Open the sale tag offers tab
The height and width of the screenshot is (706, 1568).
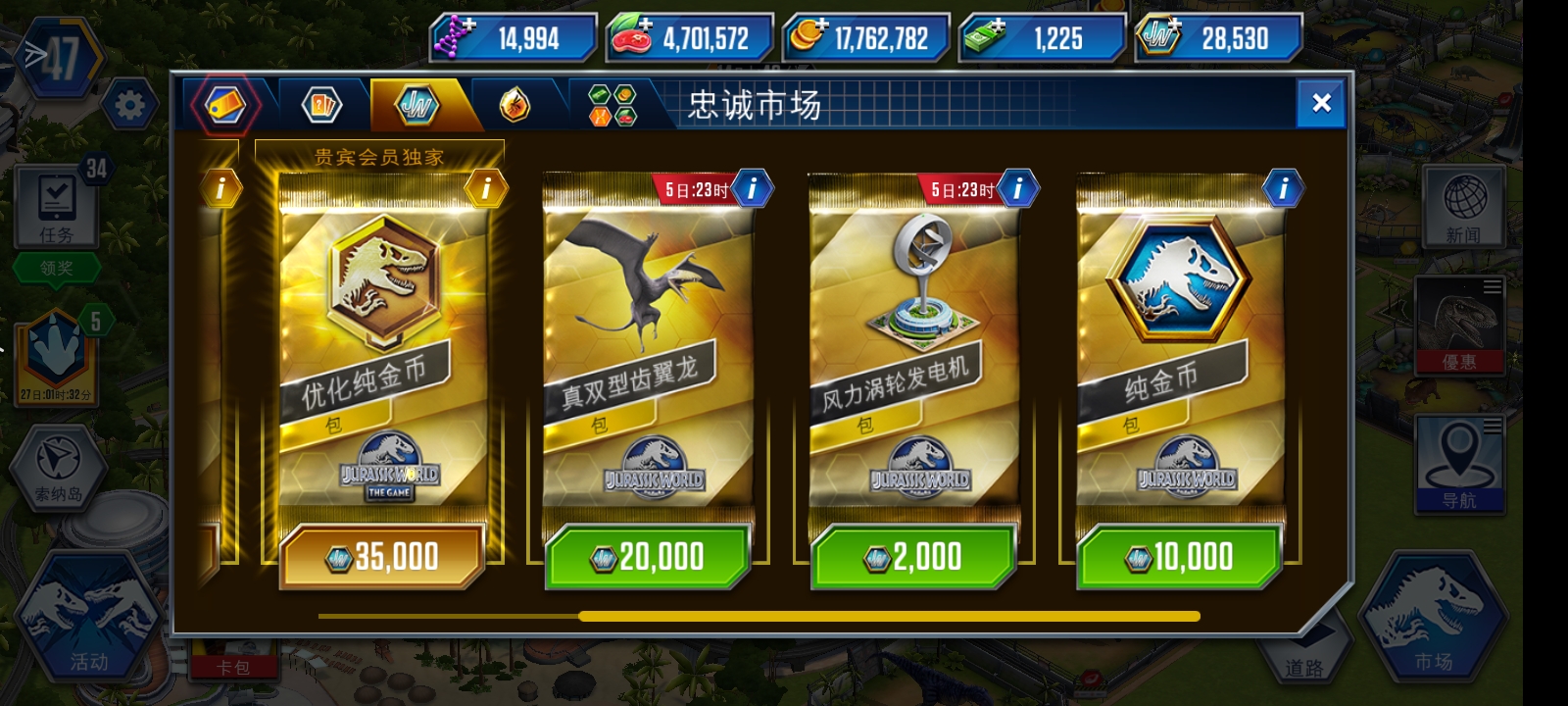click(x=225, y=105)
